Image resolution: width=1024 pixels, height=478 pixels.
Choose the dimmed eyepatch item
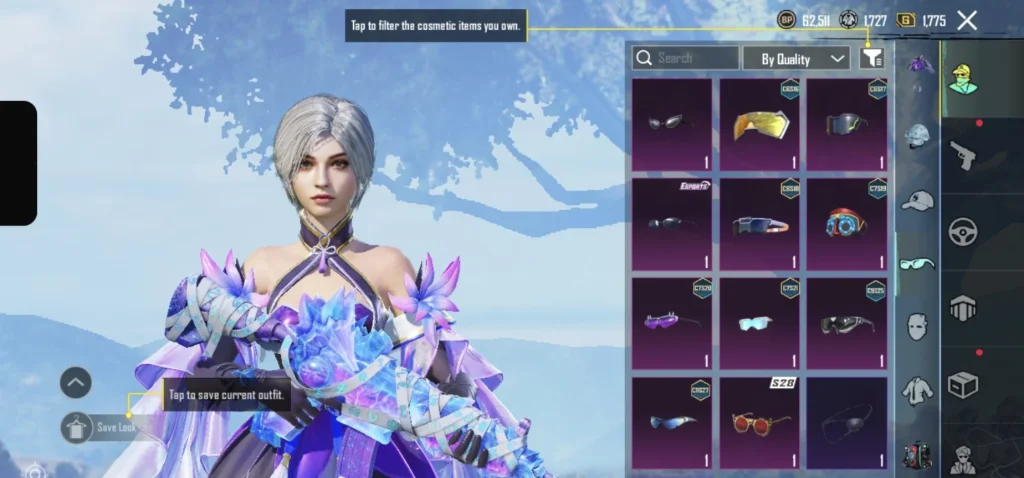click(846, 422)
